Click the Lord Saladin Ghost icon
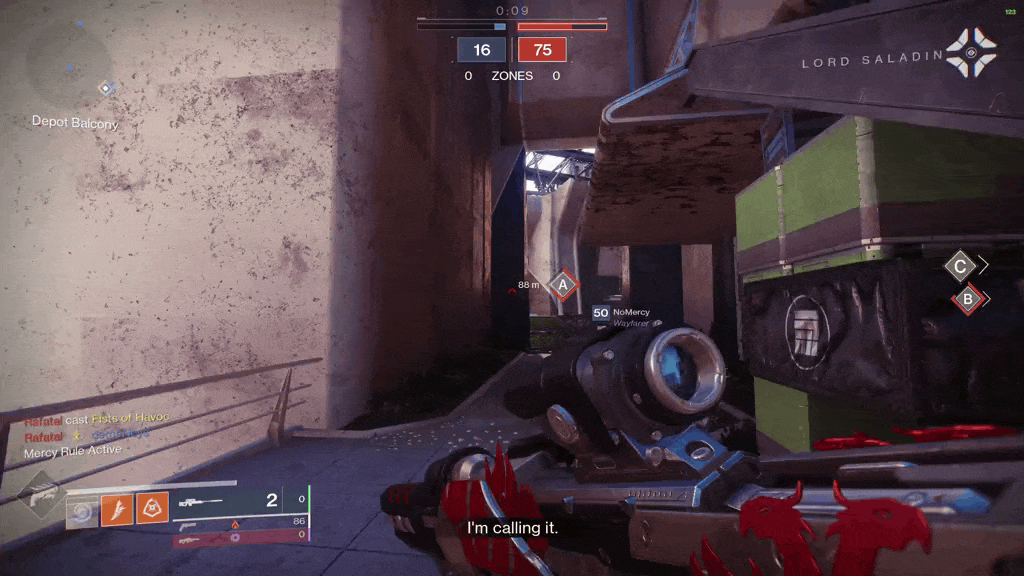 coord(970,53)
